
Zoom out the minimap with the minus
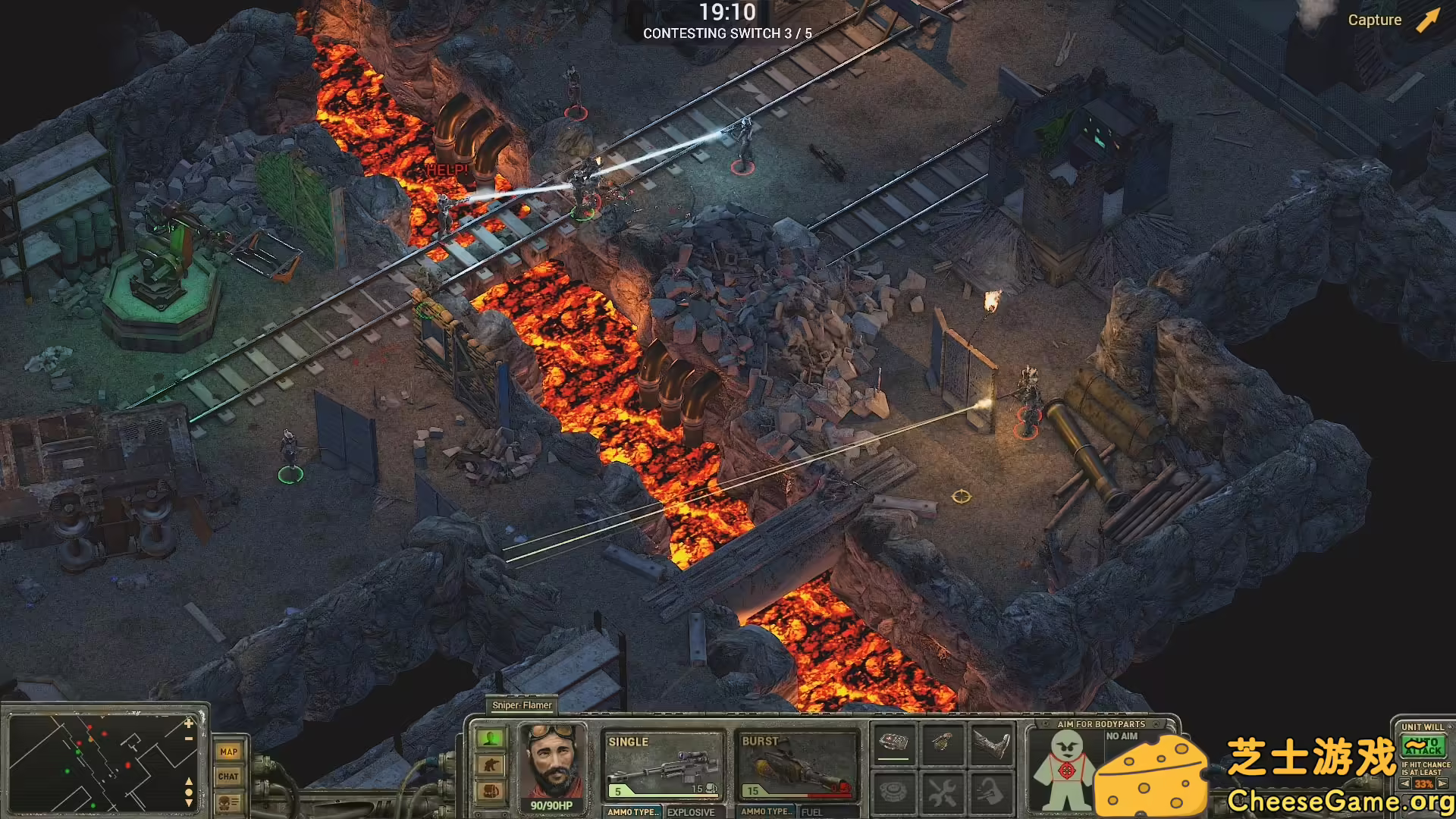189,738
